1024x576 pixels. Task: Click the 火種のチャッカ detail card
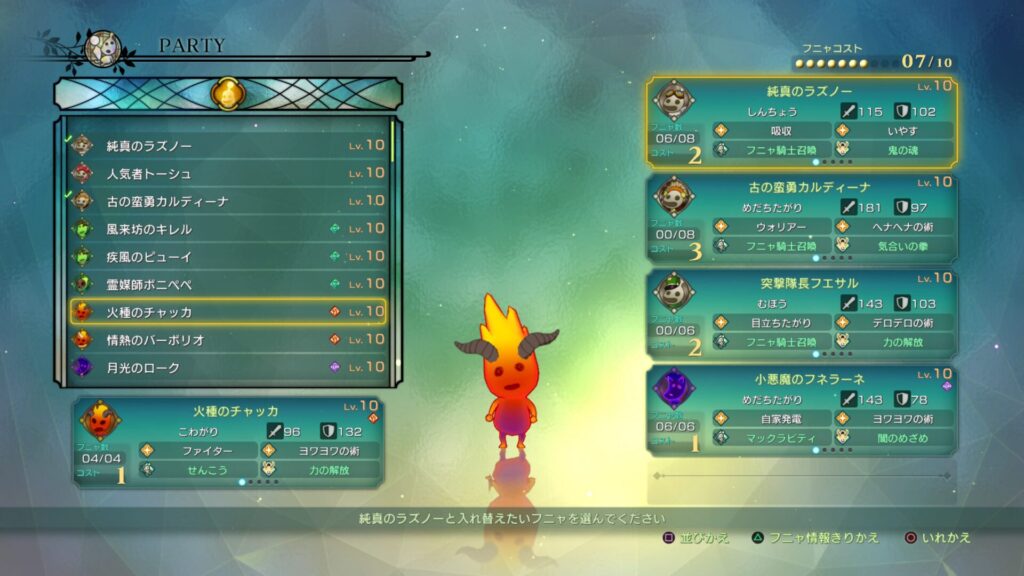[x=228, y=441]
